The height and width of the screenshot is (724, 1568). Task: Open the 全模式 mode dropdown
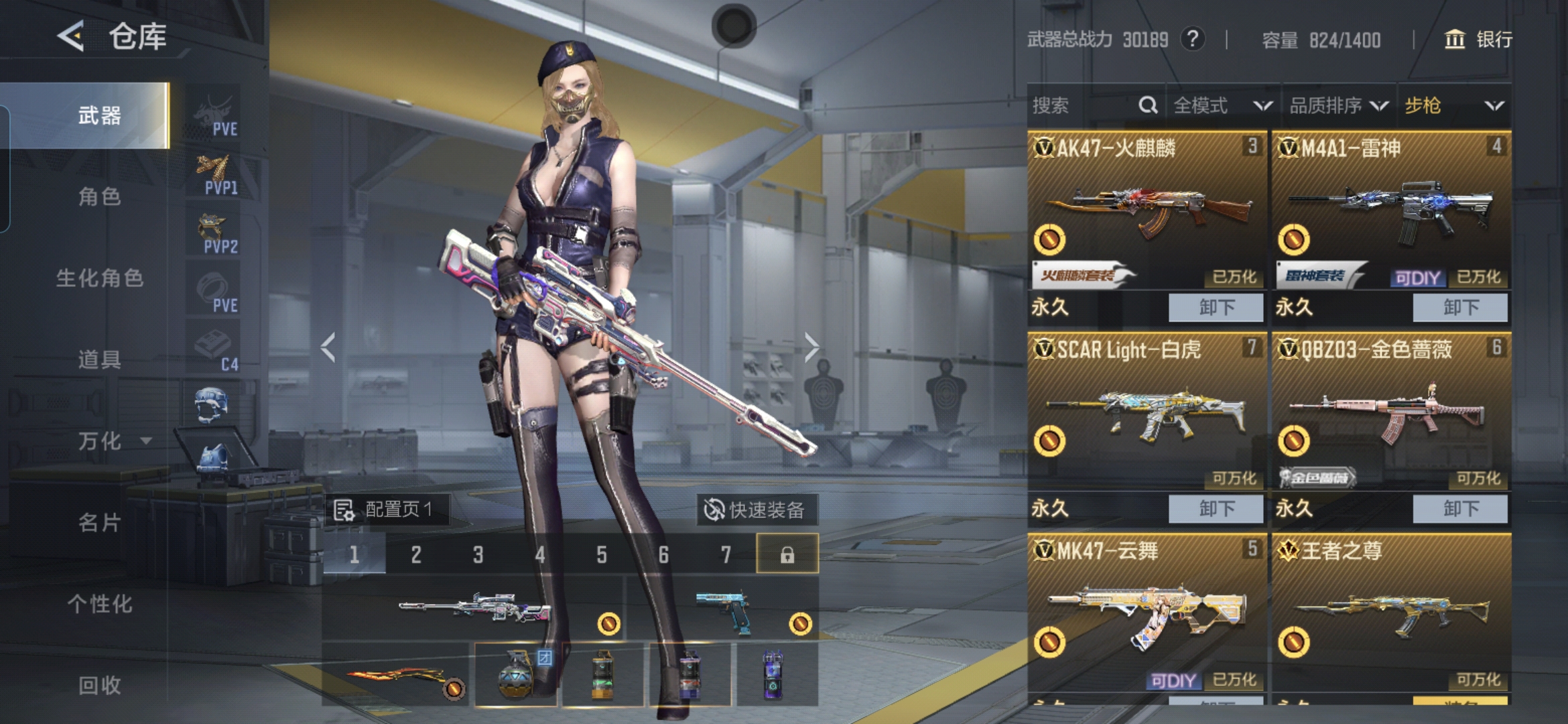coord(1222,106)
